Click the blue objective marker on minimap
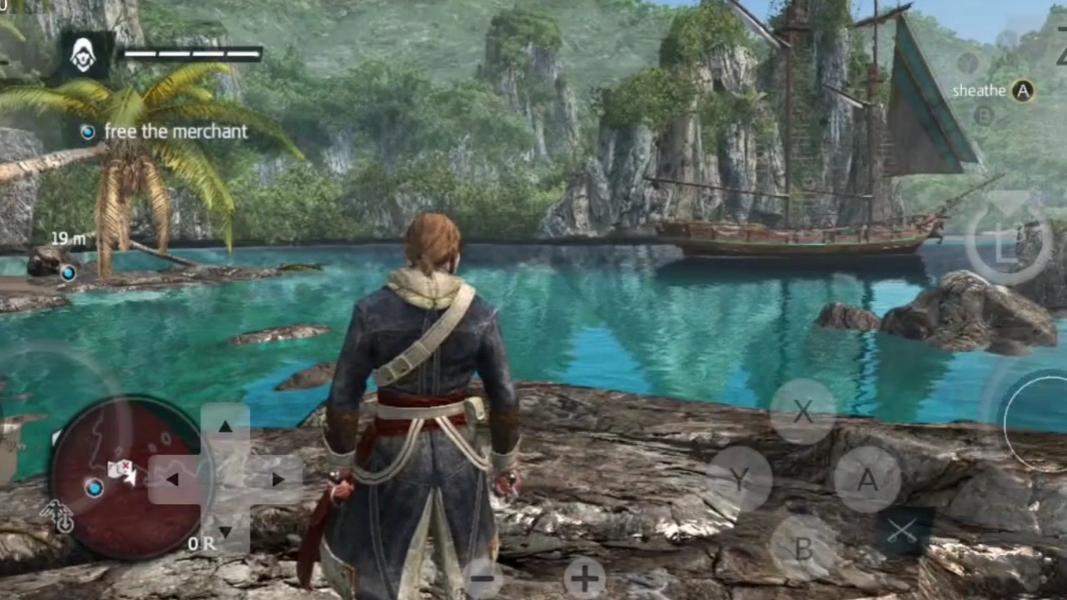 [94, 488]
